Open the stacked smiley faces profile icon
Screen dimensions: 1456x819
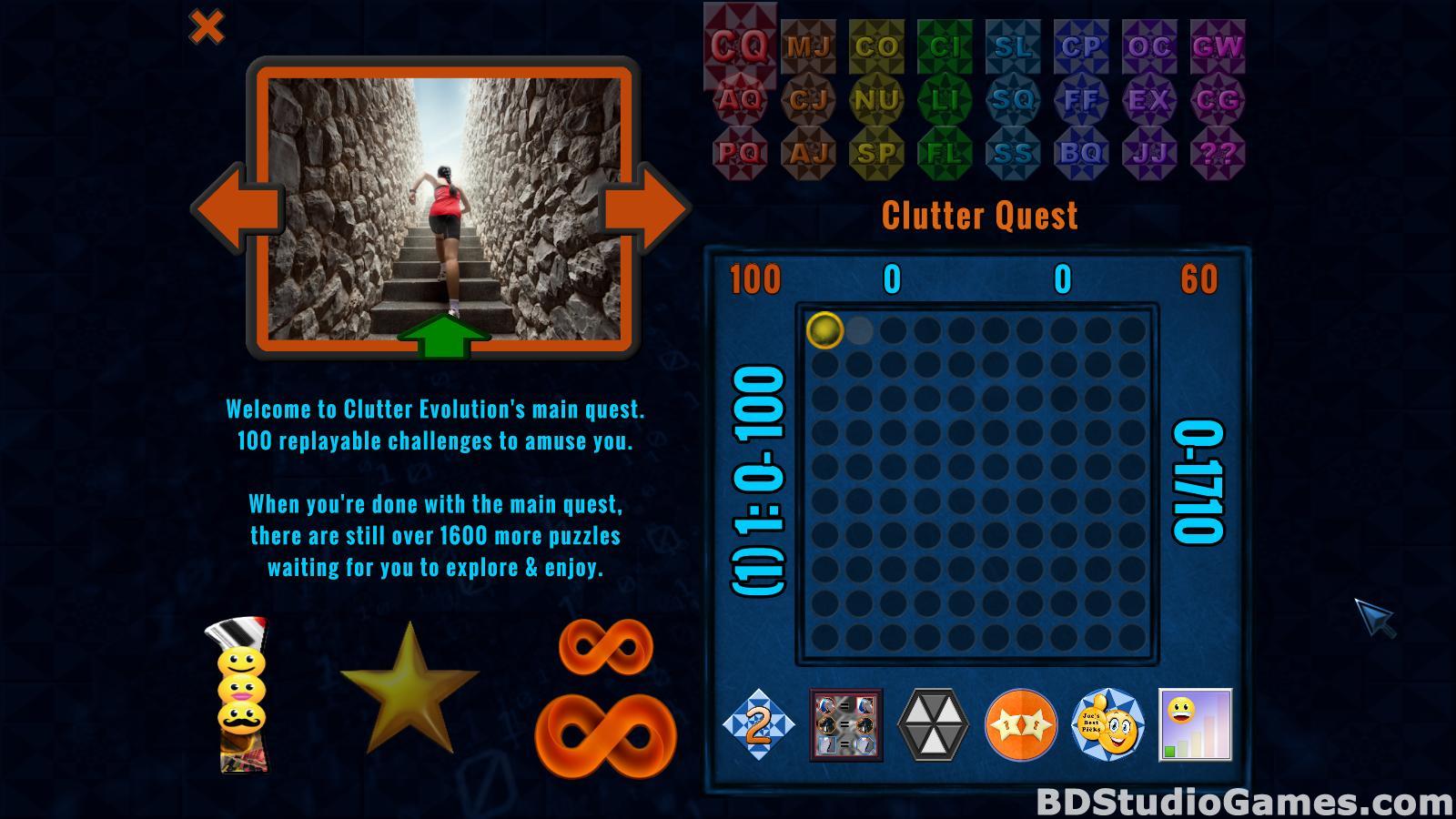click(242, 696)
